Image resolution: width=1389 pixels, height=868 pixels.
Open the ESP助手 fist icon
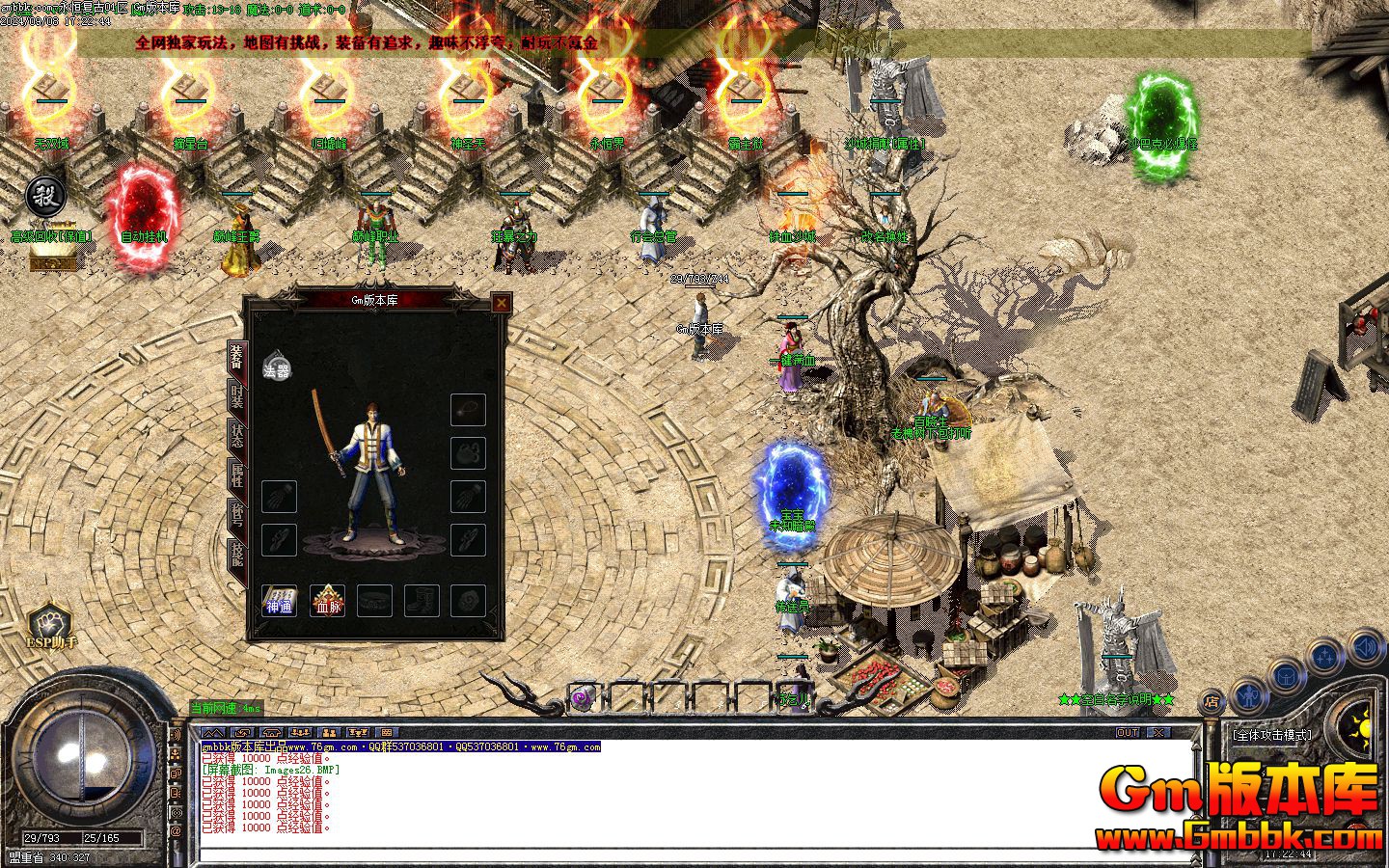(46, 624)
